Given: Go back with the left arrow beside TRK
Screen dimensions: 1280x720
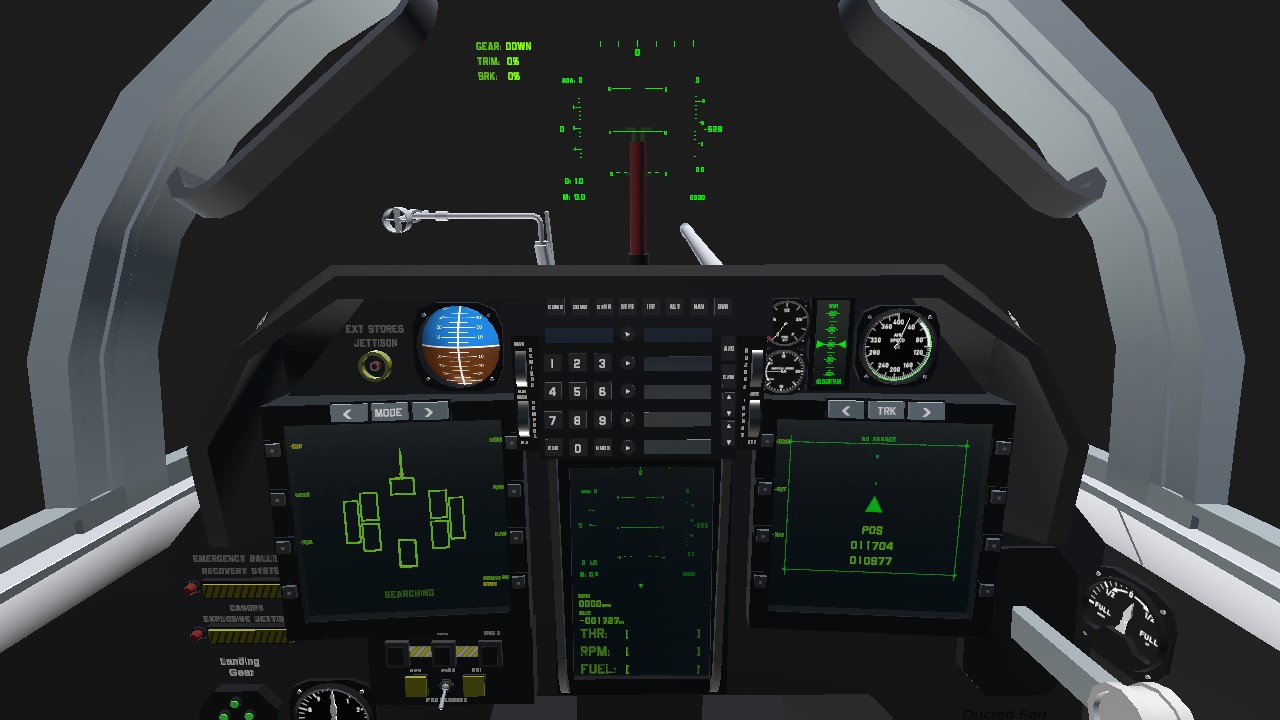Looking at the screenshot, I should tap(845, 410).
